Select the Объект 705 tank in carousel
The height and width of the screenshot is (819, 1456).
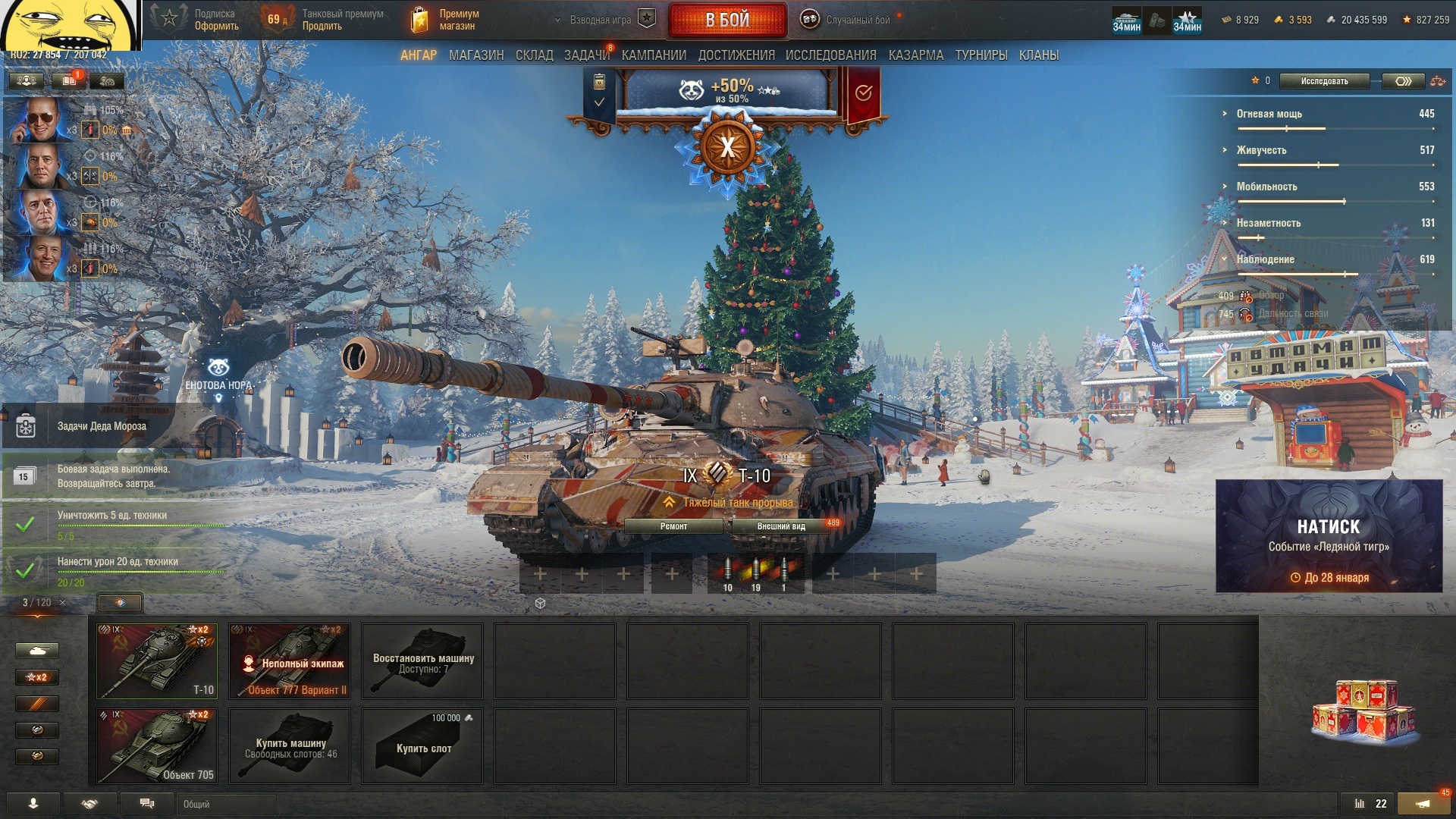157,745
